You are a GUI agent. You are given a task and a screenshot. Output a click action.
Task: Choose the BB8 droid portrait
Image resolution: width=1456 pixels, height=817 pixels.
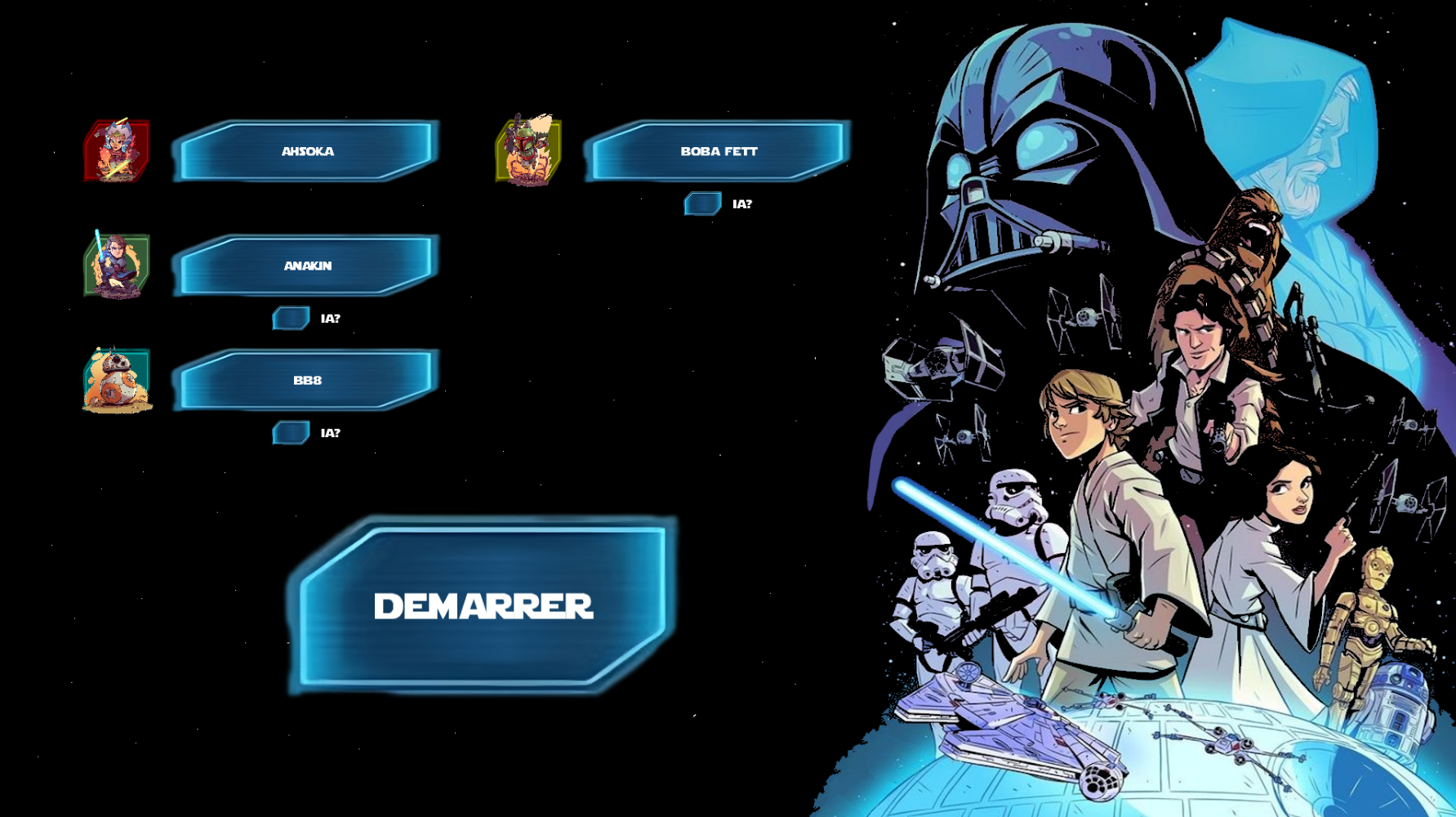tap(117, 380)
